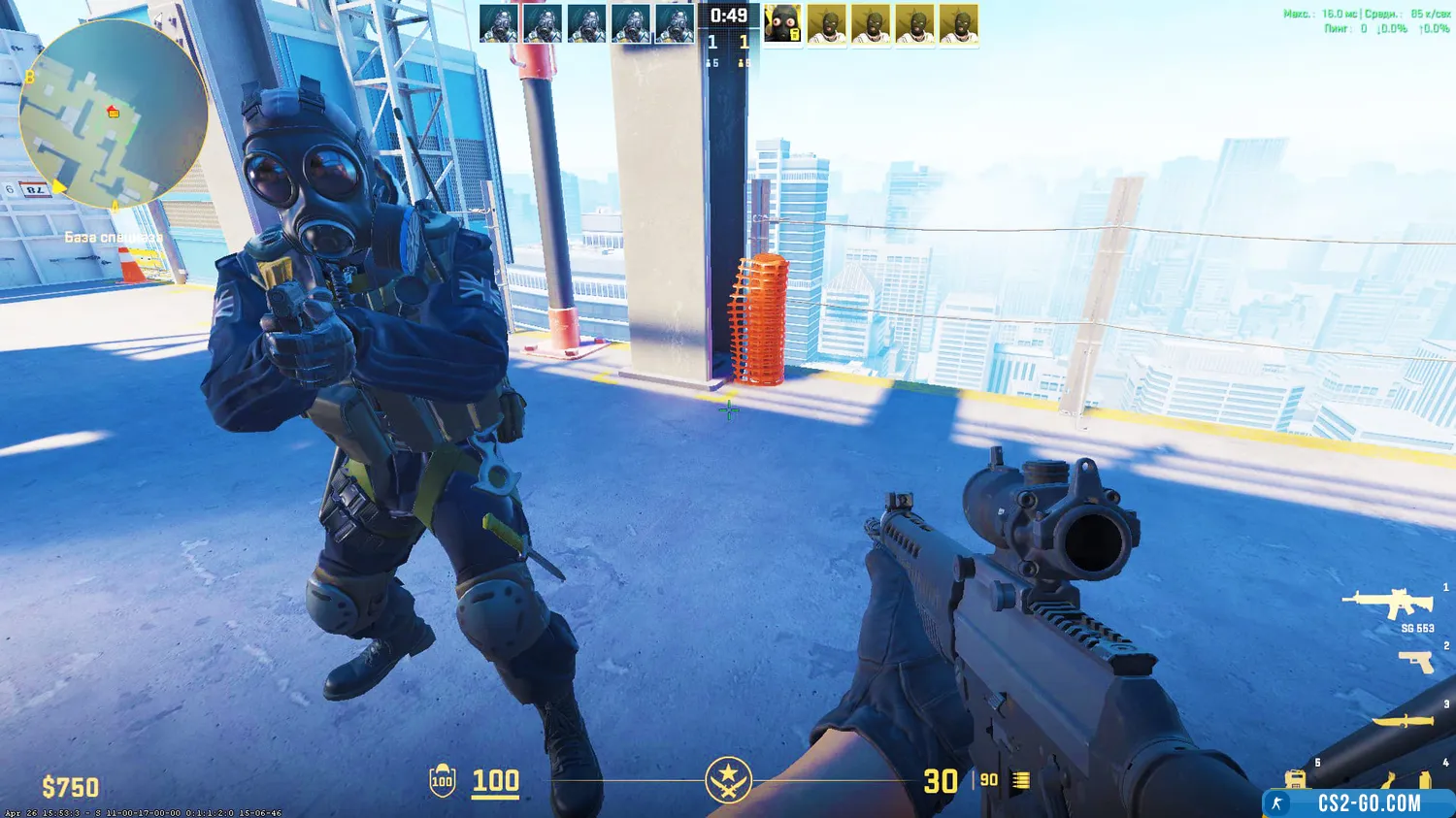1456x818 pixels.
Task: Click the terrorist avatar with the bomb badge
Action: 782,25
